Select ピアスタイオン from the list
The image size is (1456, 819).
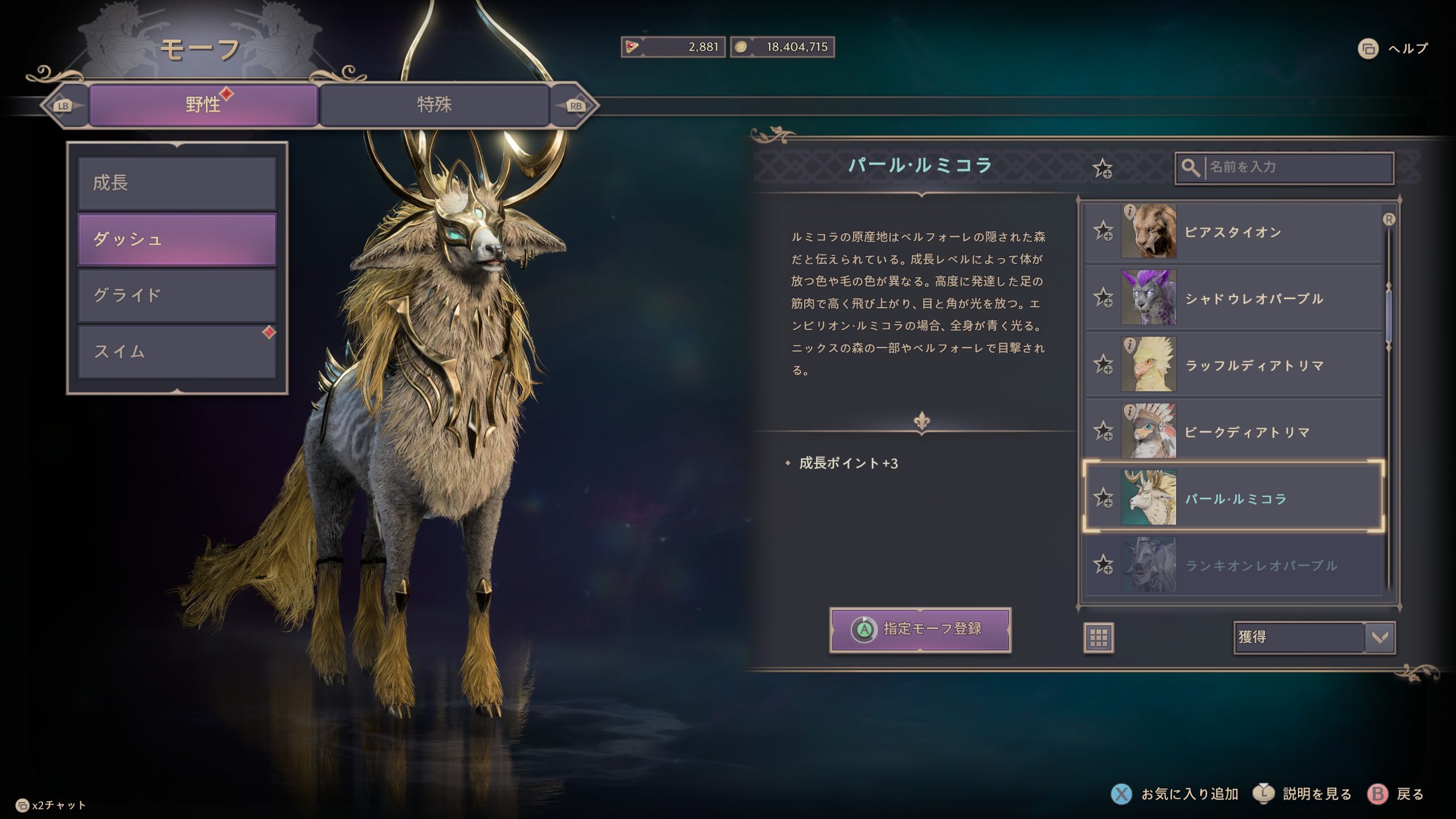1251,232
